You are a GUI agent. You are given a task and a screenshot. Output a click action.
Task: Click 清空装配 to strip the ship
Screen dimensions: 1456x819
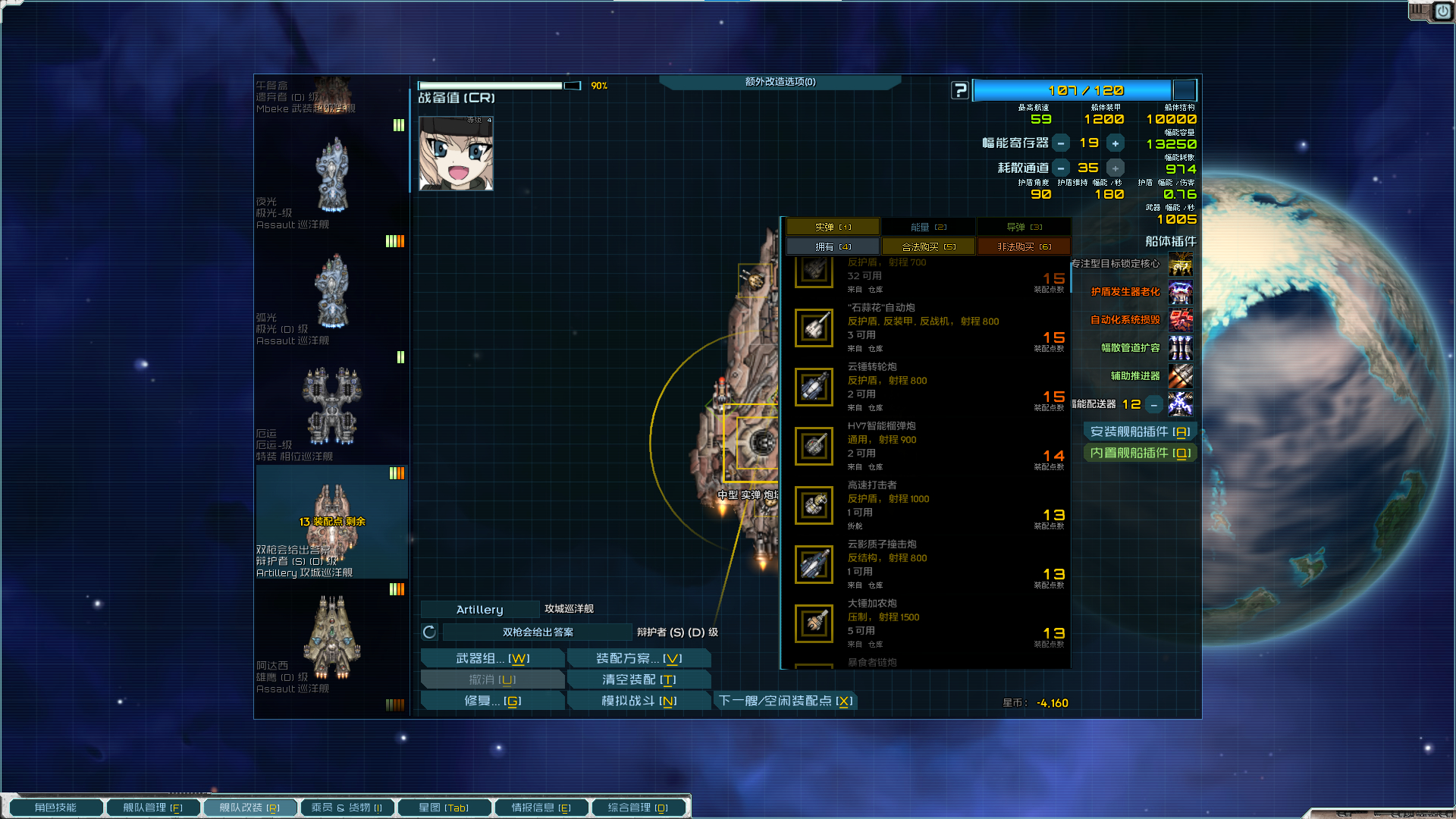coord(639,679)
